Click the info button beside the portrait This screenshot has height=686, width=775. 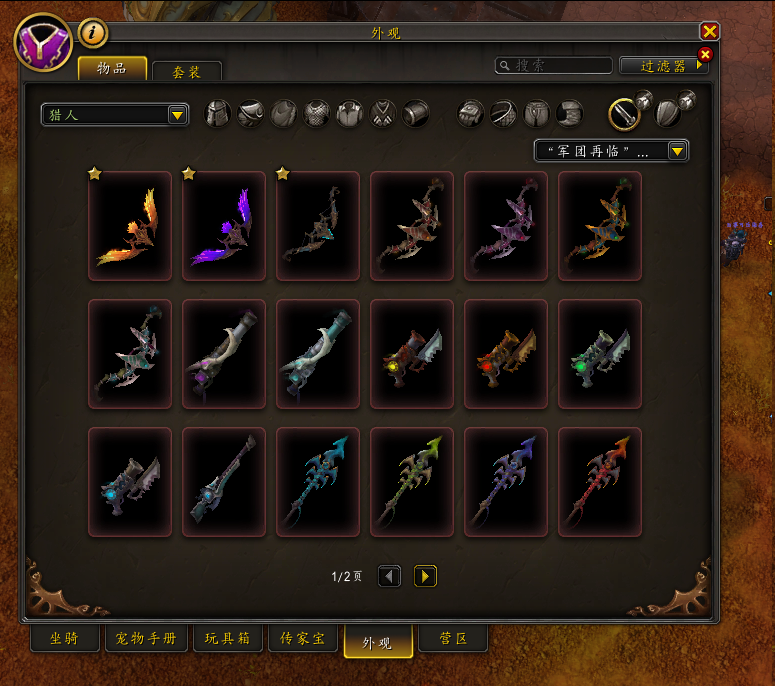pos(93,33)
